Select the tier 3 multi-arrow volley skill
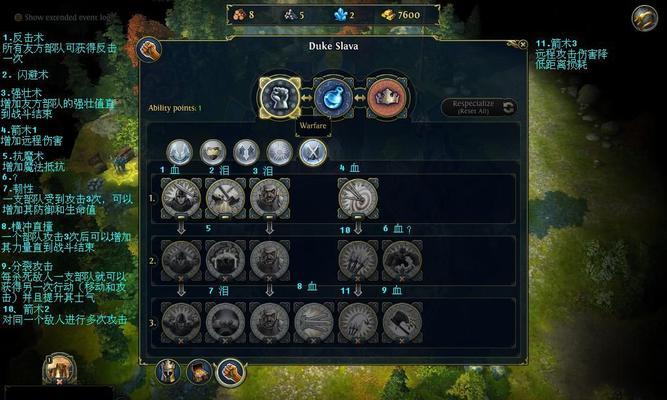667x400 pixels. click(x=358, y=322)
